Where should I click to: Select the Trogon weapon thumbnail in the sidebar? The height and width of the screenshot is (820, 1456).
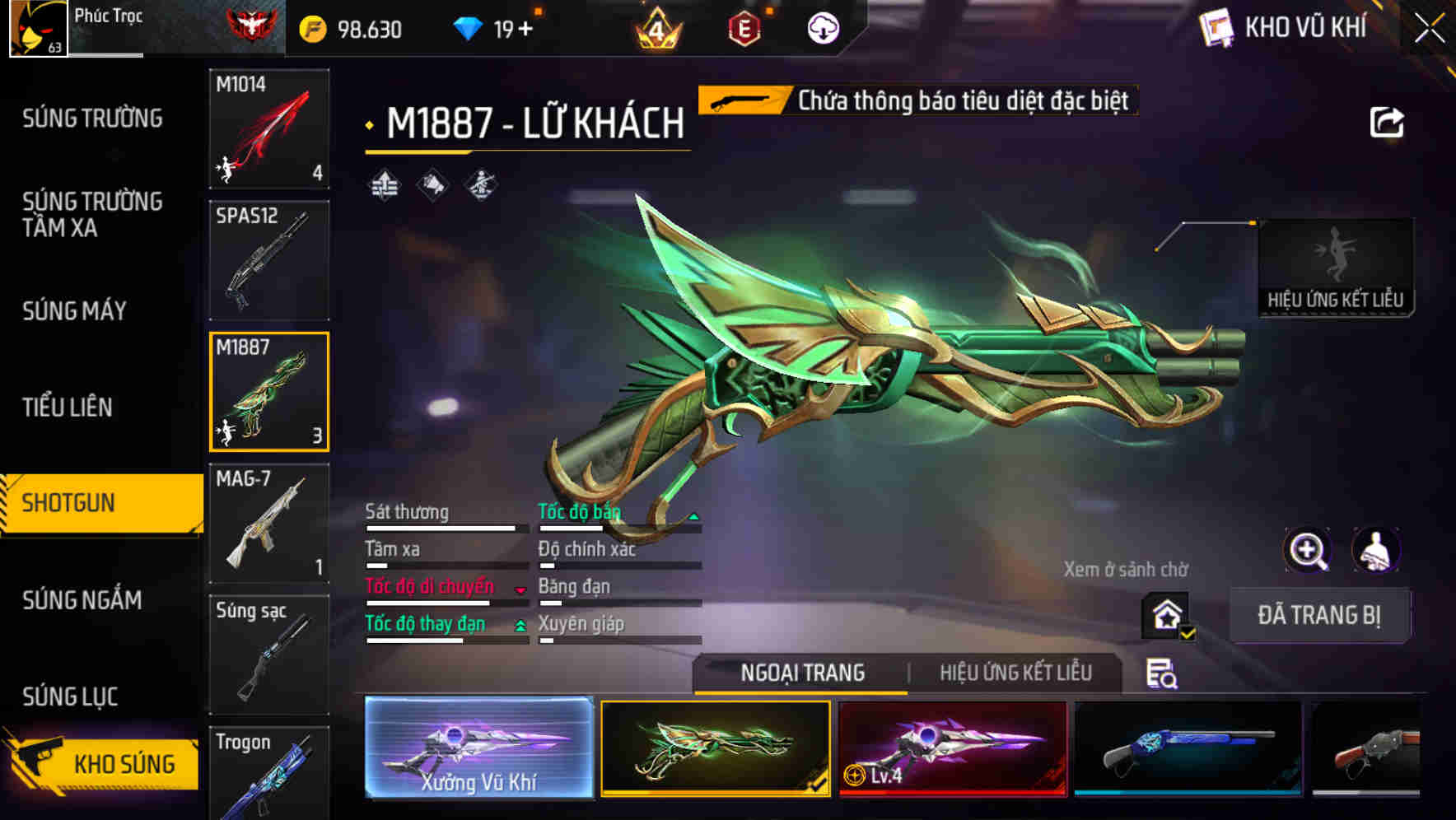tap(269, 774)
